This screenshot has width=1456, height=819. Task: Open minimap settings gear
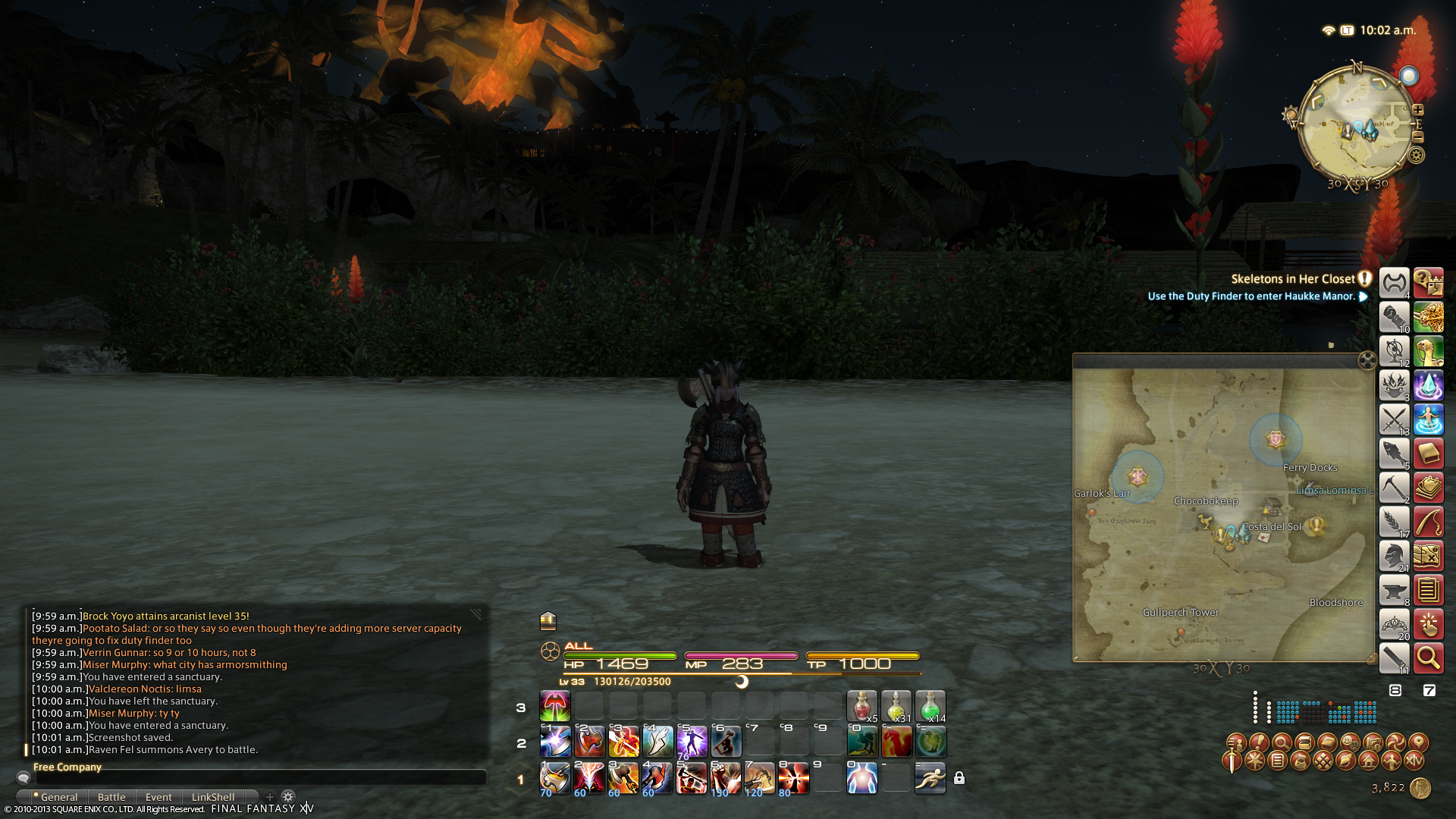point(1417,155)
